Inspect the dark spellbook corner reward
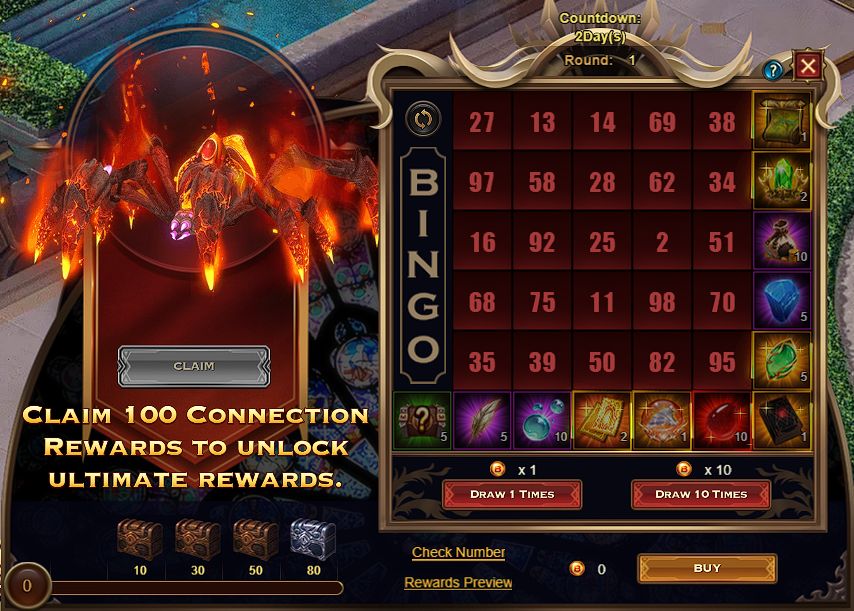Viewport: 854px width, 611px height. click(781, 418)
